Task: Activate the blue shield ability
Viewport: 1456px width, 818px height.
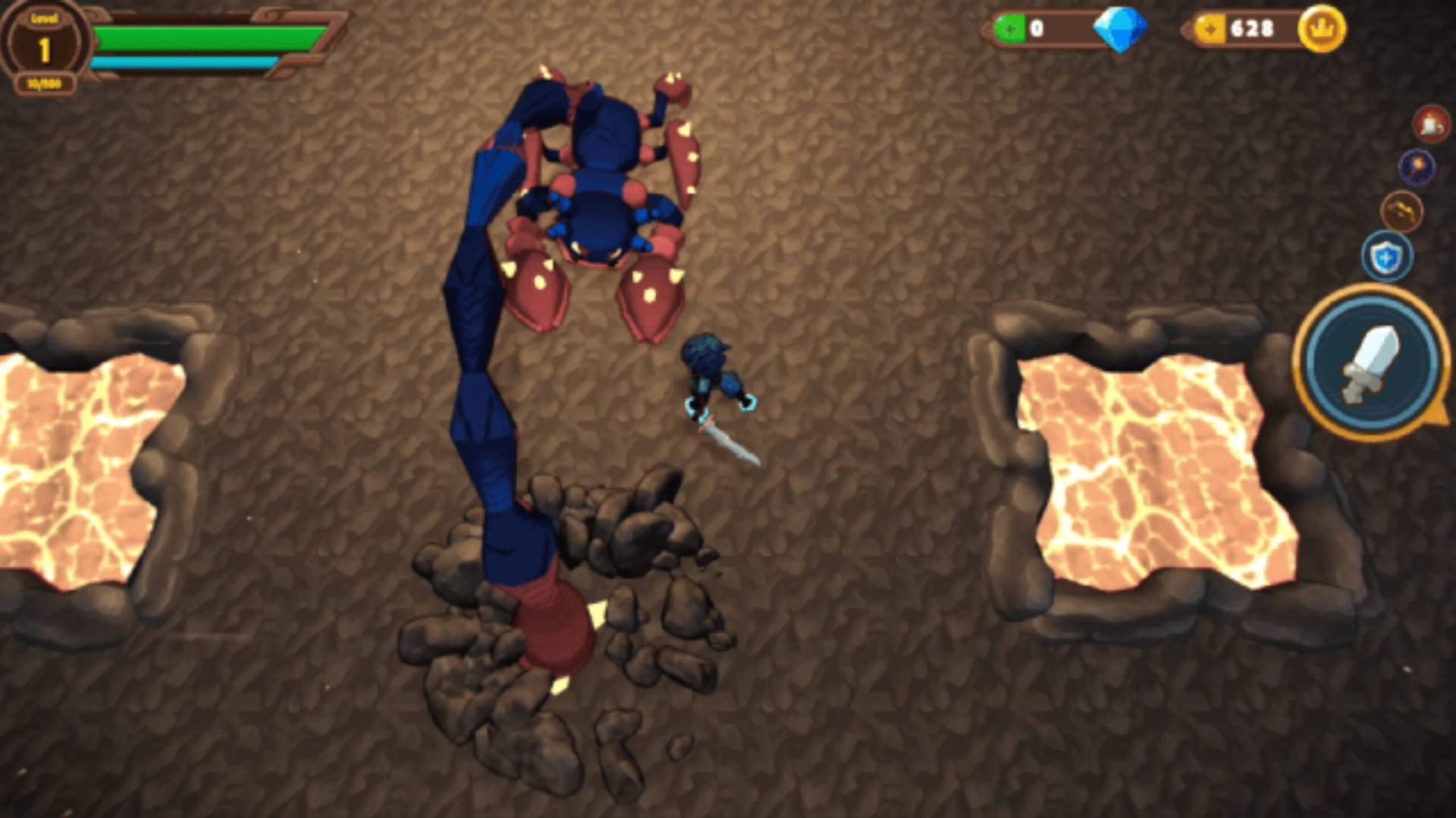Action: pyautogui.click(x=1386, y=257)
